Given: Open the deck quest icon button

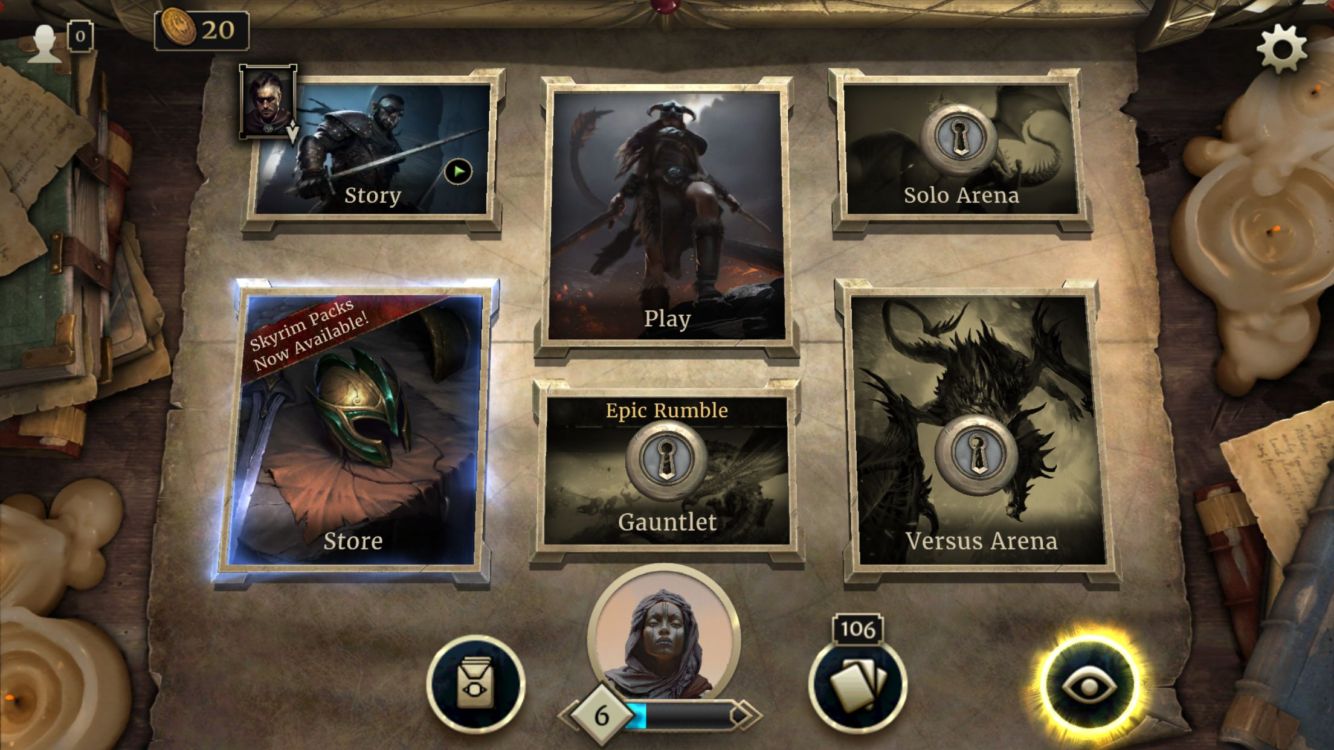Looking at the screenshot, I should click(476, 686).
